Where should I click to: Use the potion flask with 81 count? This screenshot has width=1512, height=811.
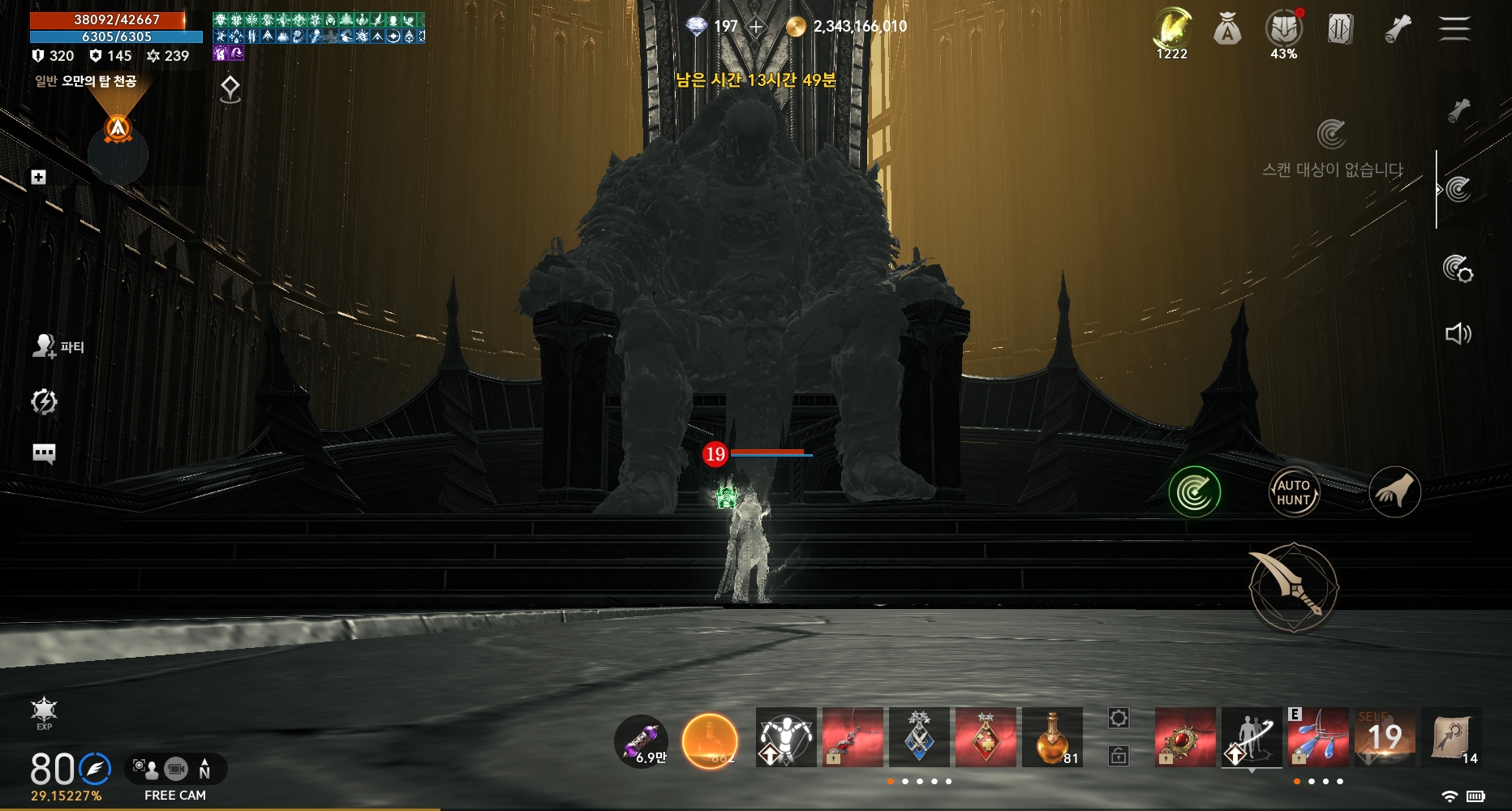pos(1052,737)
